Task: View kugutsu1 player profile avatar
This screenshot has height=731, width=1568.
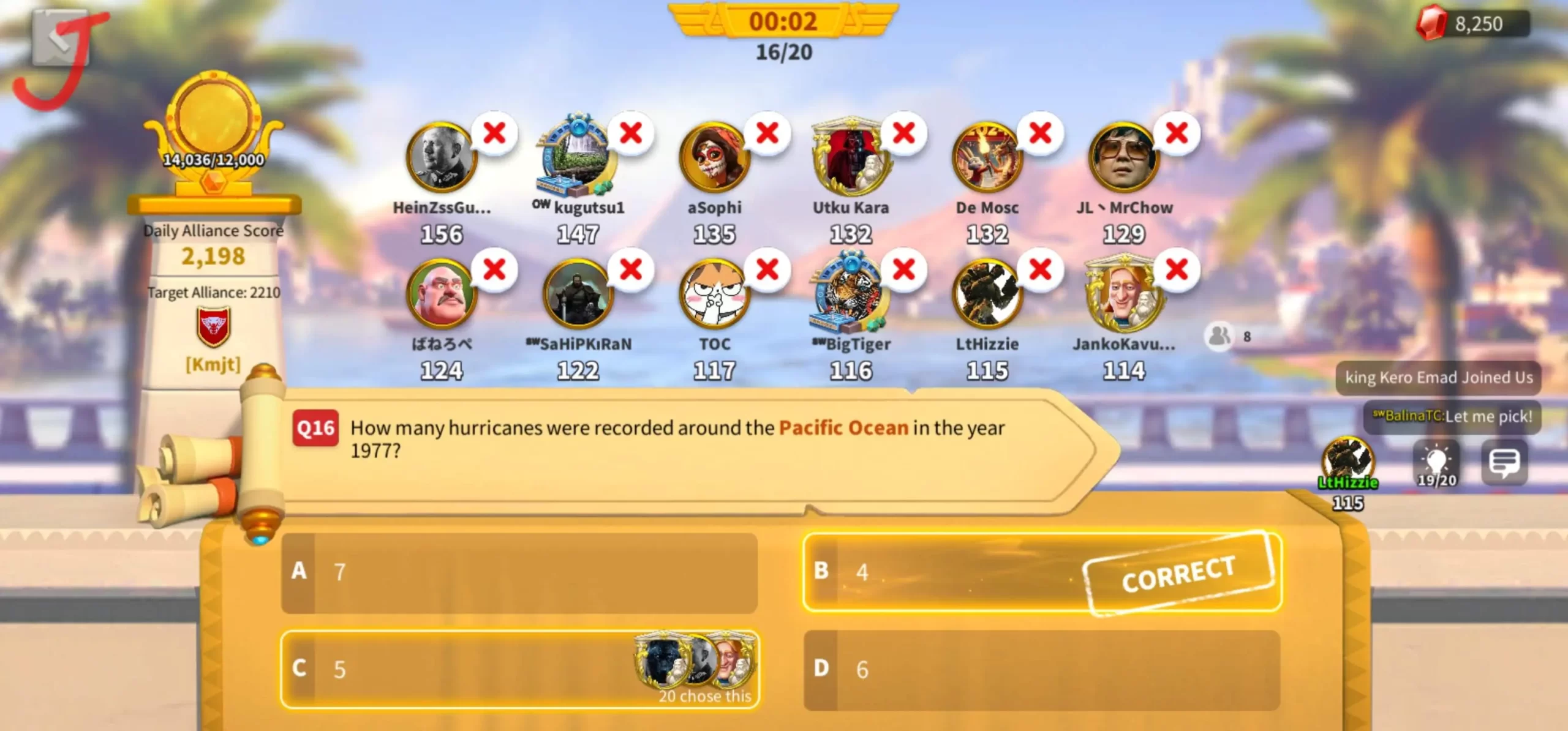Action: coord(577,158)
